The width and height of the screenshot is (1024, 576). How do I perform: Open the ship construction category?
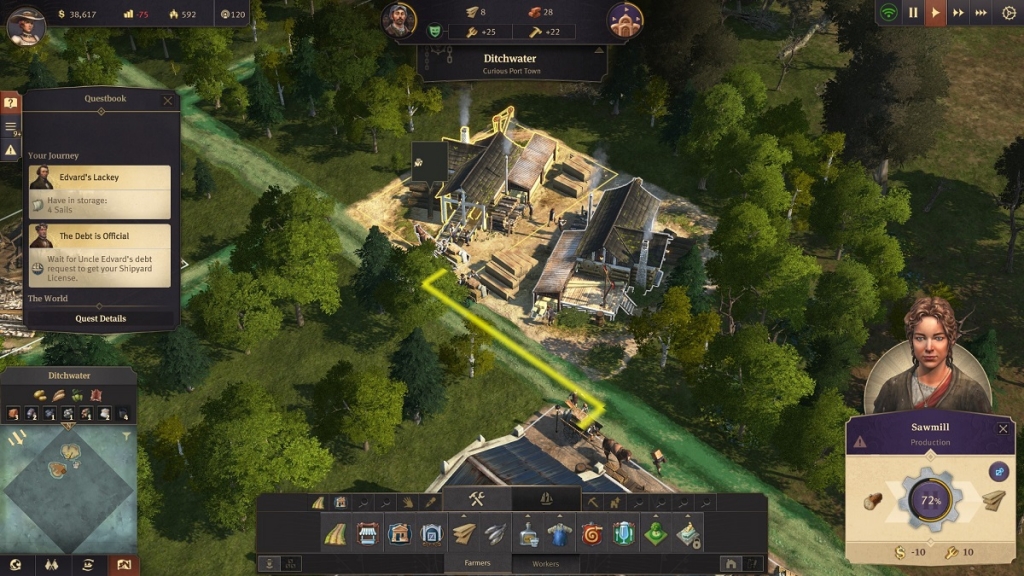(546, 499)
